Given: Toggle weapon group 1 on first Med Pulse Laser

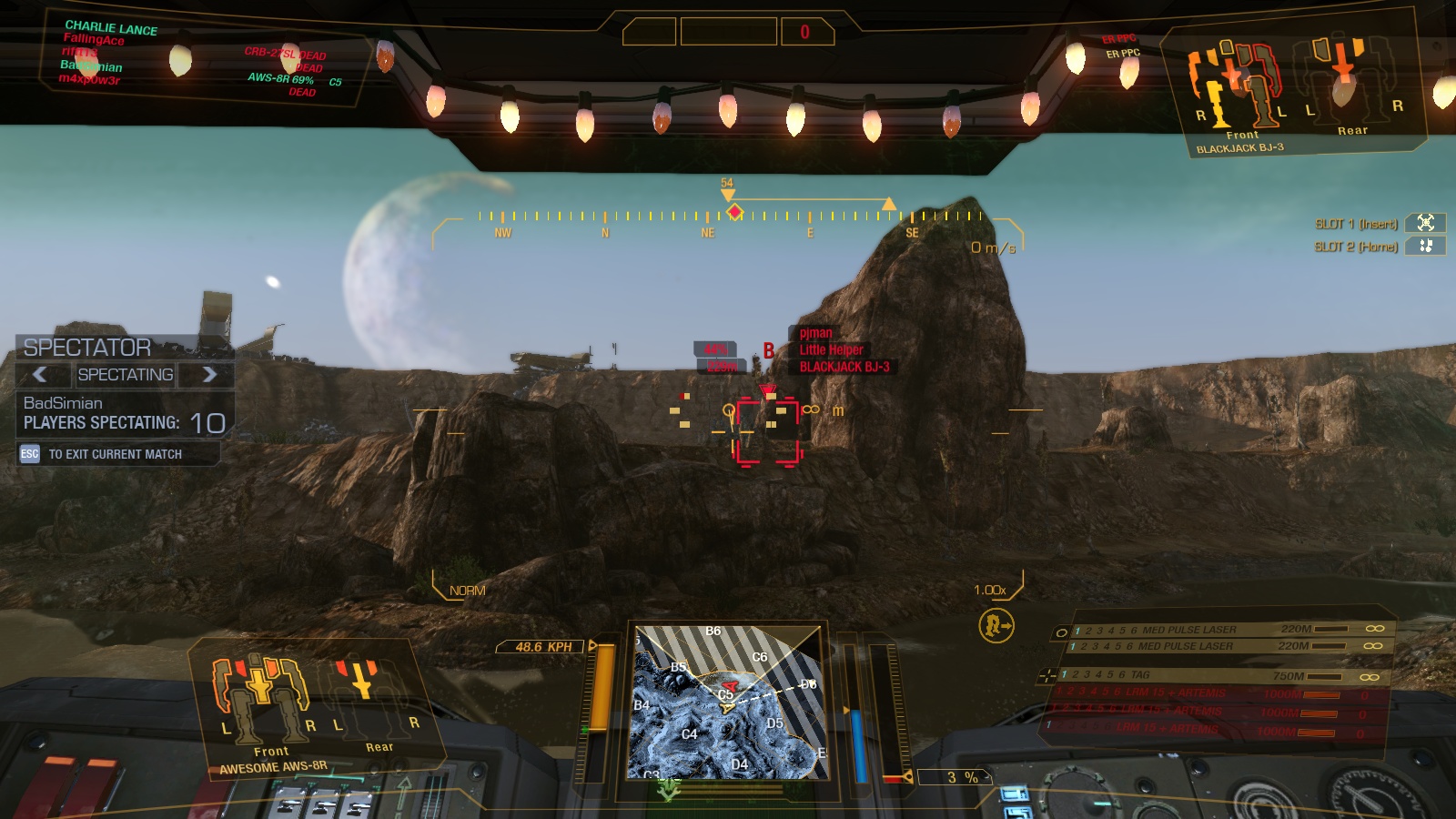Looking at the screenshot, I should [x=1076, y=629].
